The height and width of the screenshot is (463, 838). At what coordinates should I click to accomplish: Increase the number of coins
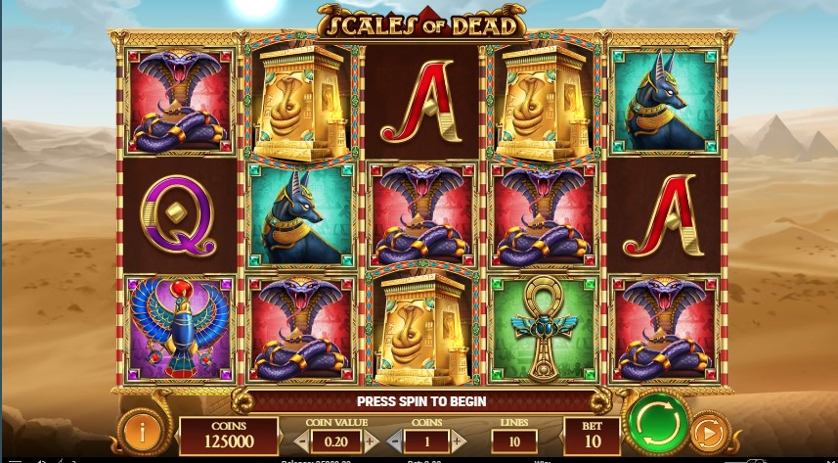tap(458, 440)
